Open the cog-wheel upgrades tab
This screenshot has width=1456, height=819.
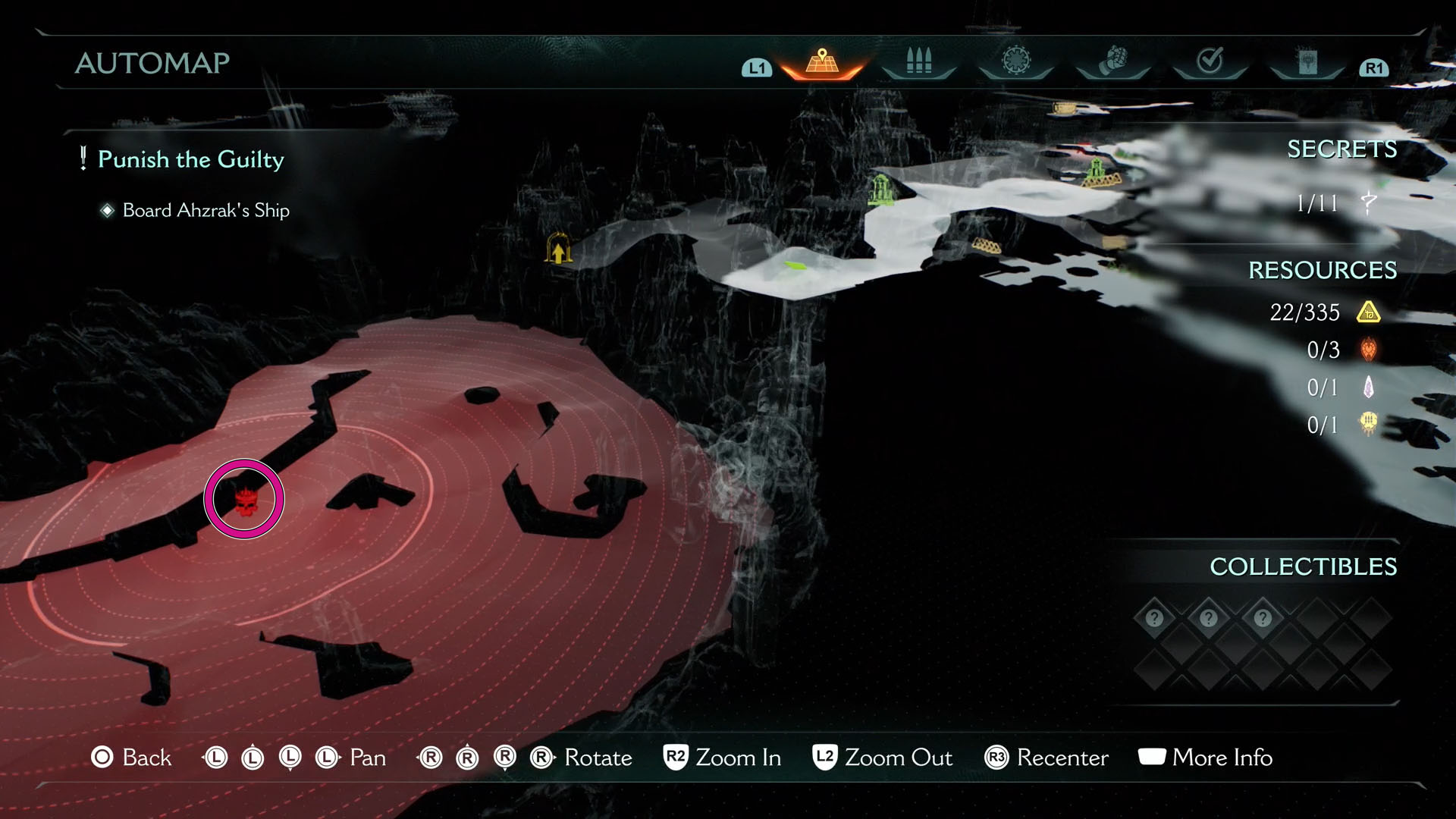pos(1016,61)
